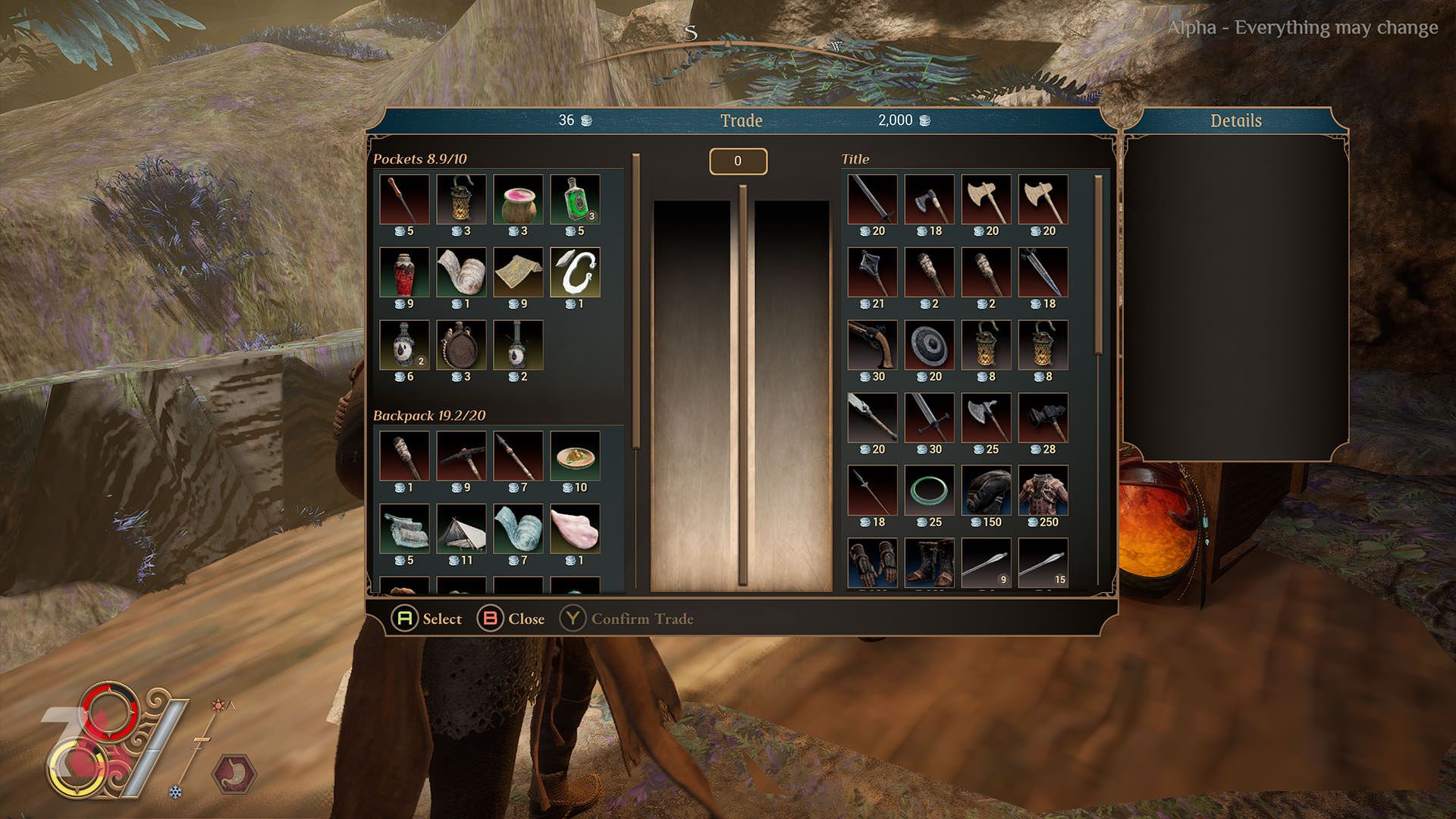Select the pink cauldron in Pockets
This screenshot has width=1456, height=819.
(x=519, y=199)
